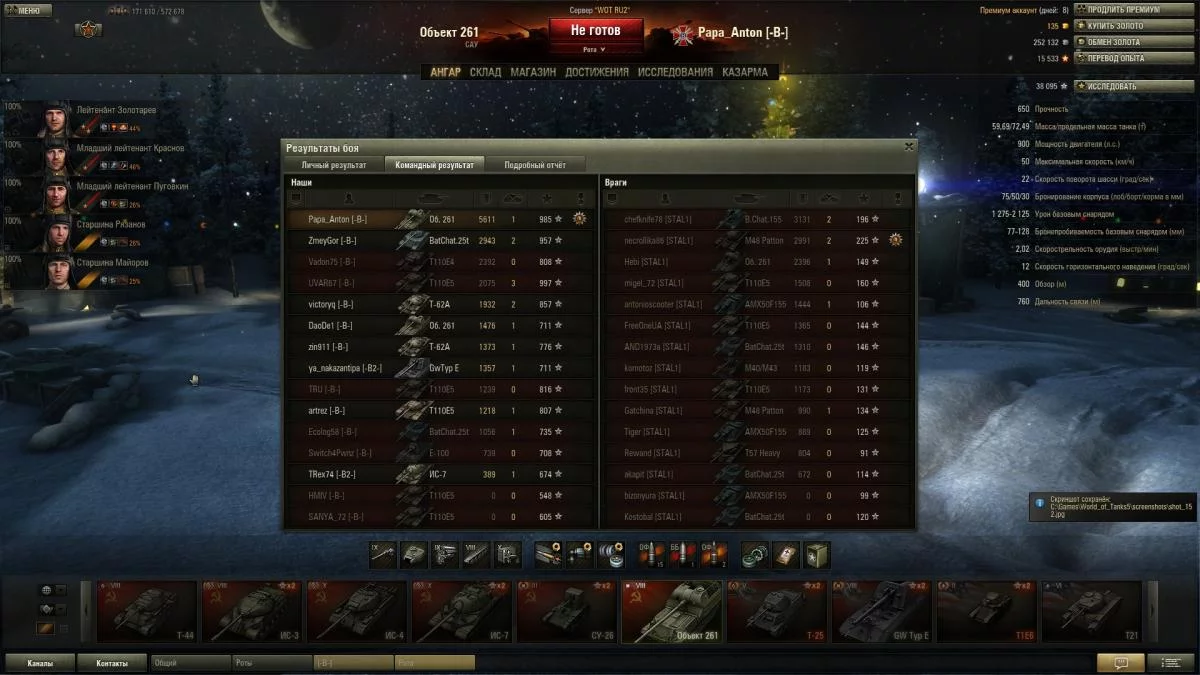Click the Продлить премиум button

pyautogui.click(x=1126, y=10)
